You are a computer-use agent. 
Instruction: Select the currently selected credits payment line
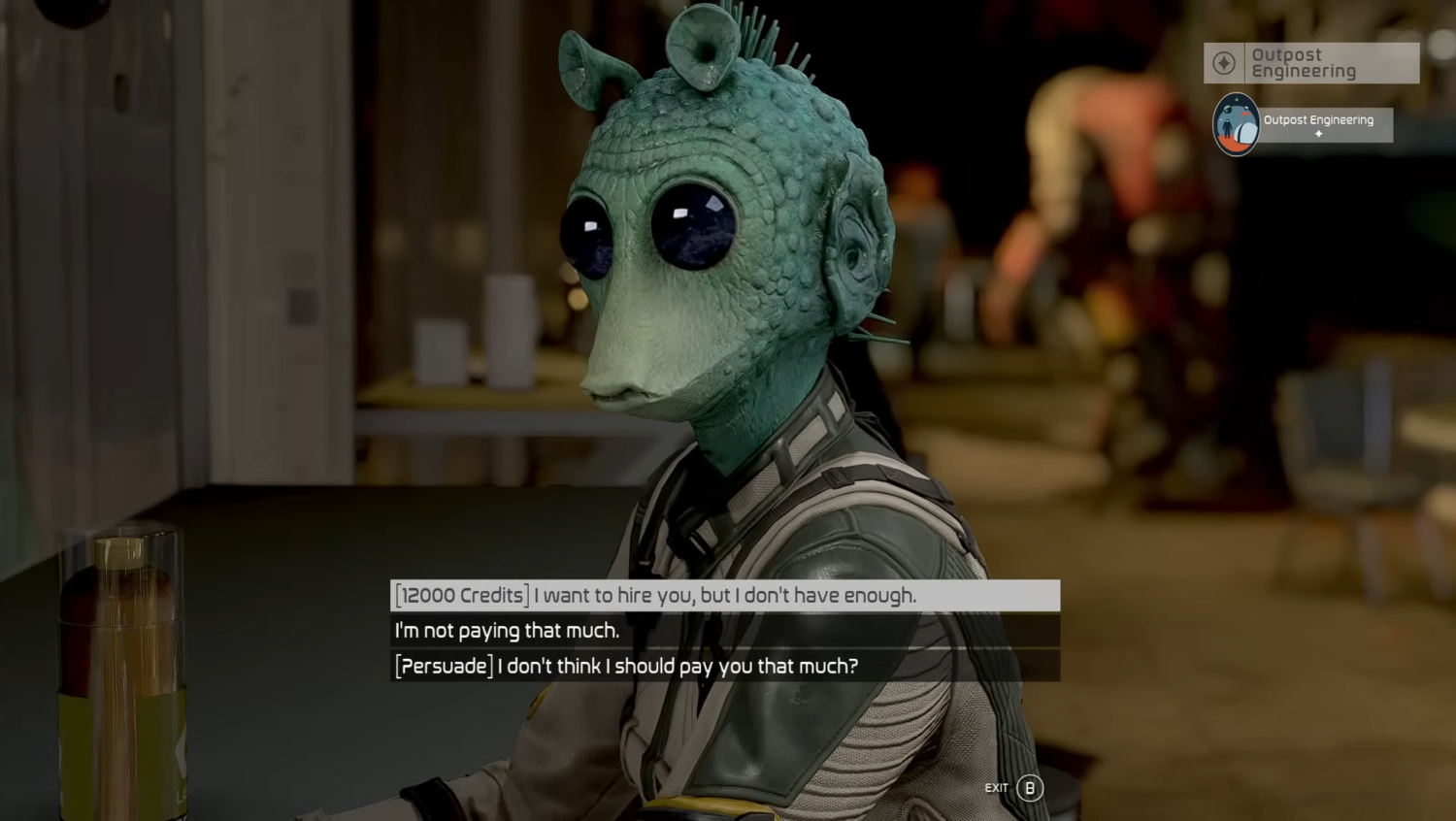(654, 596)
